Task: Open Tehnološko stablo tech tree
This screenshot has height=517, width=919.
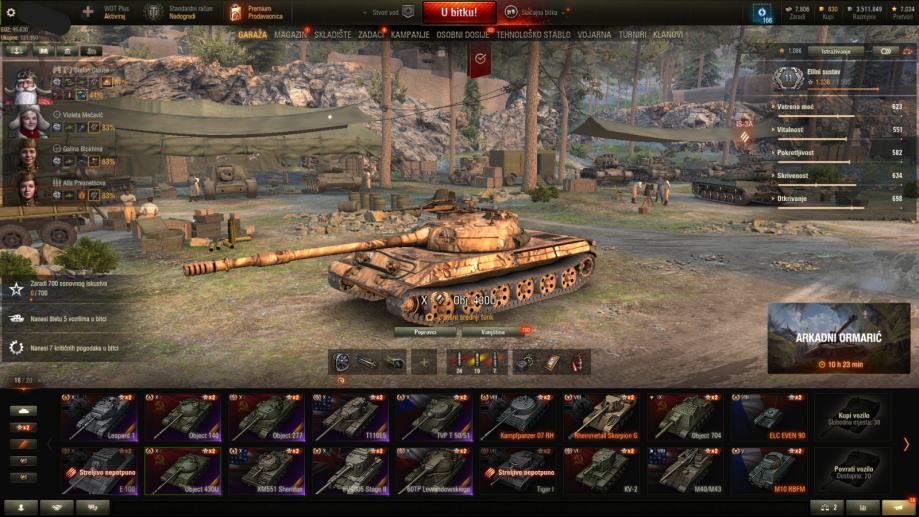Action: point(533,34)
